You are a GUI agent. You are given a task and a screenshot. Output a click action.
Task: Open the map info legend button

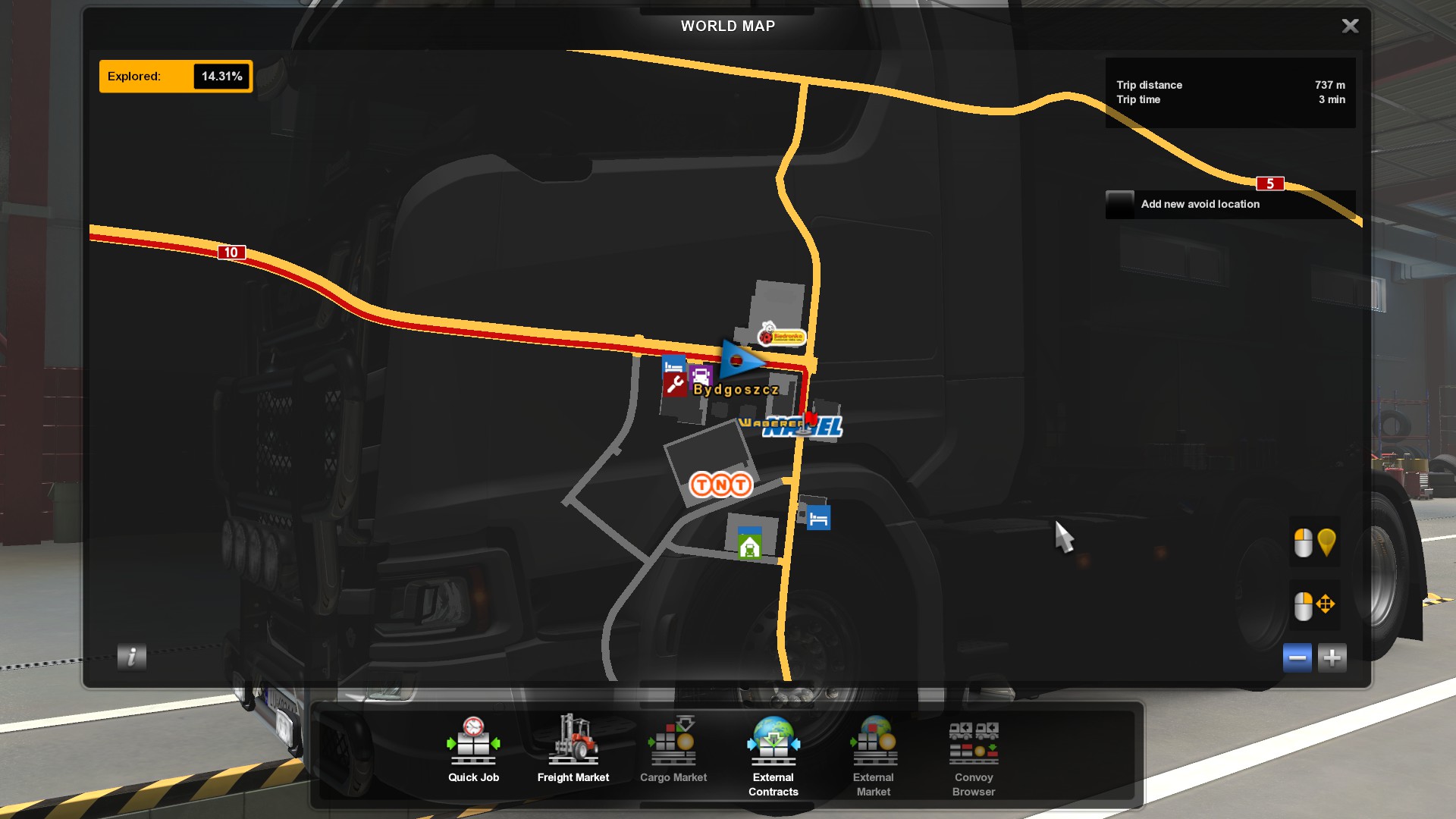(132, 657)
